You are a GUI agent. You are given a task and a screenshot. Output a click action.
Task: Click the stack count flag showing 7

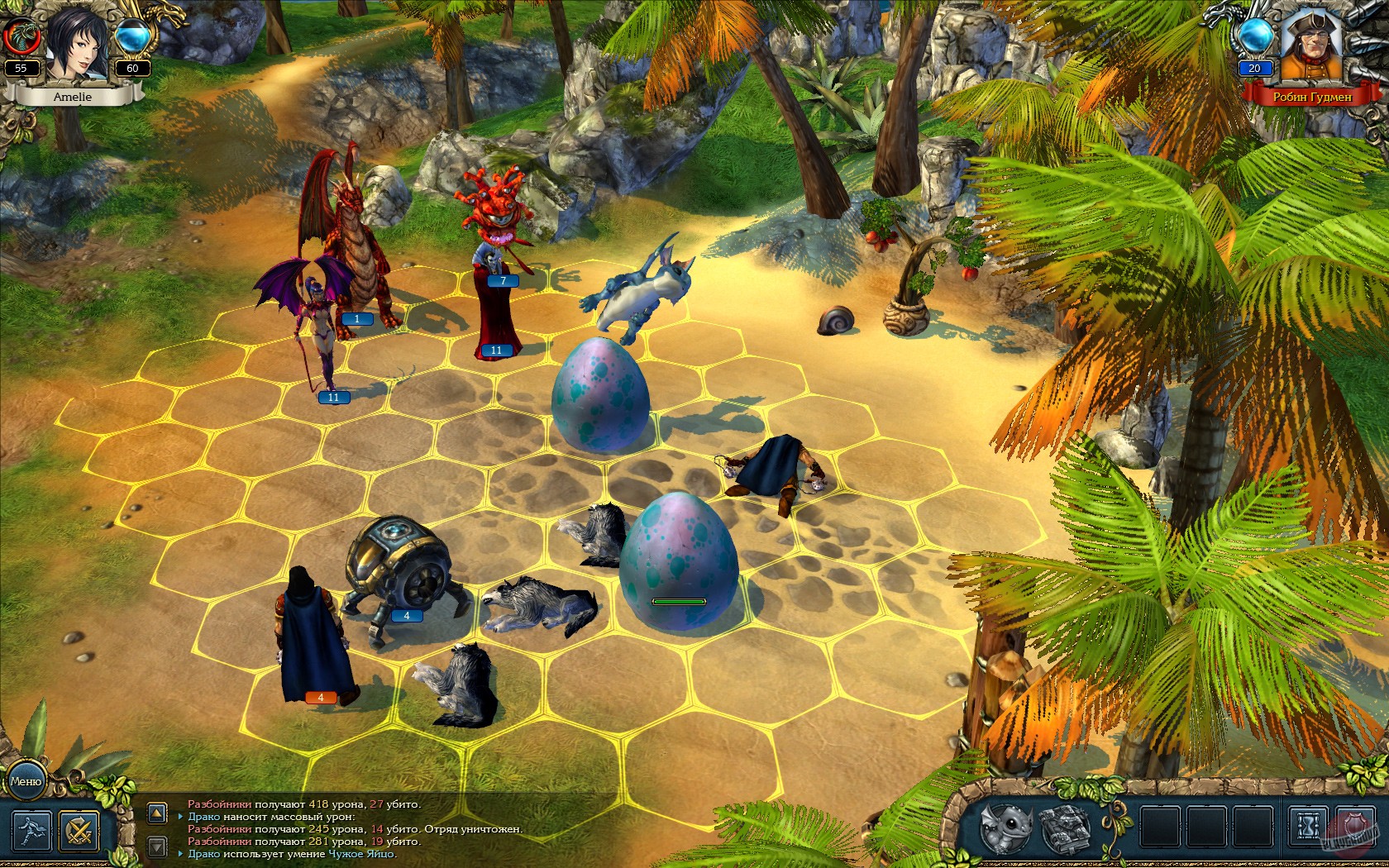pyautogui.click(x=504, y=279)
